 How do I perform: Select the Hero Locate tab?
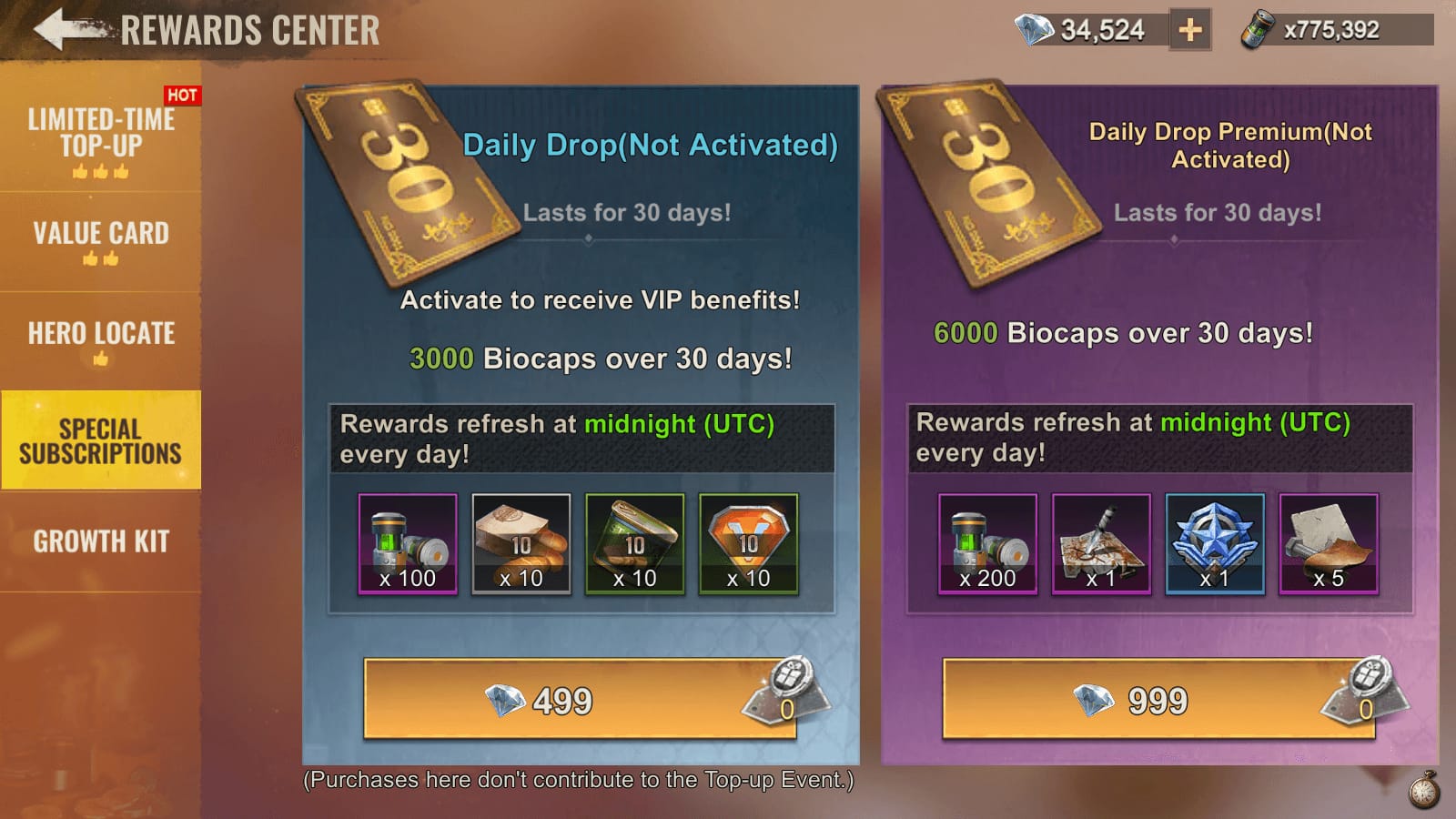pyautogui.click(x=100, y=339)
